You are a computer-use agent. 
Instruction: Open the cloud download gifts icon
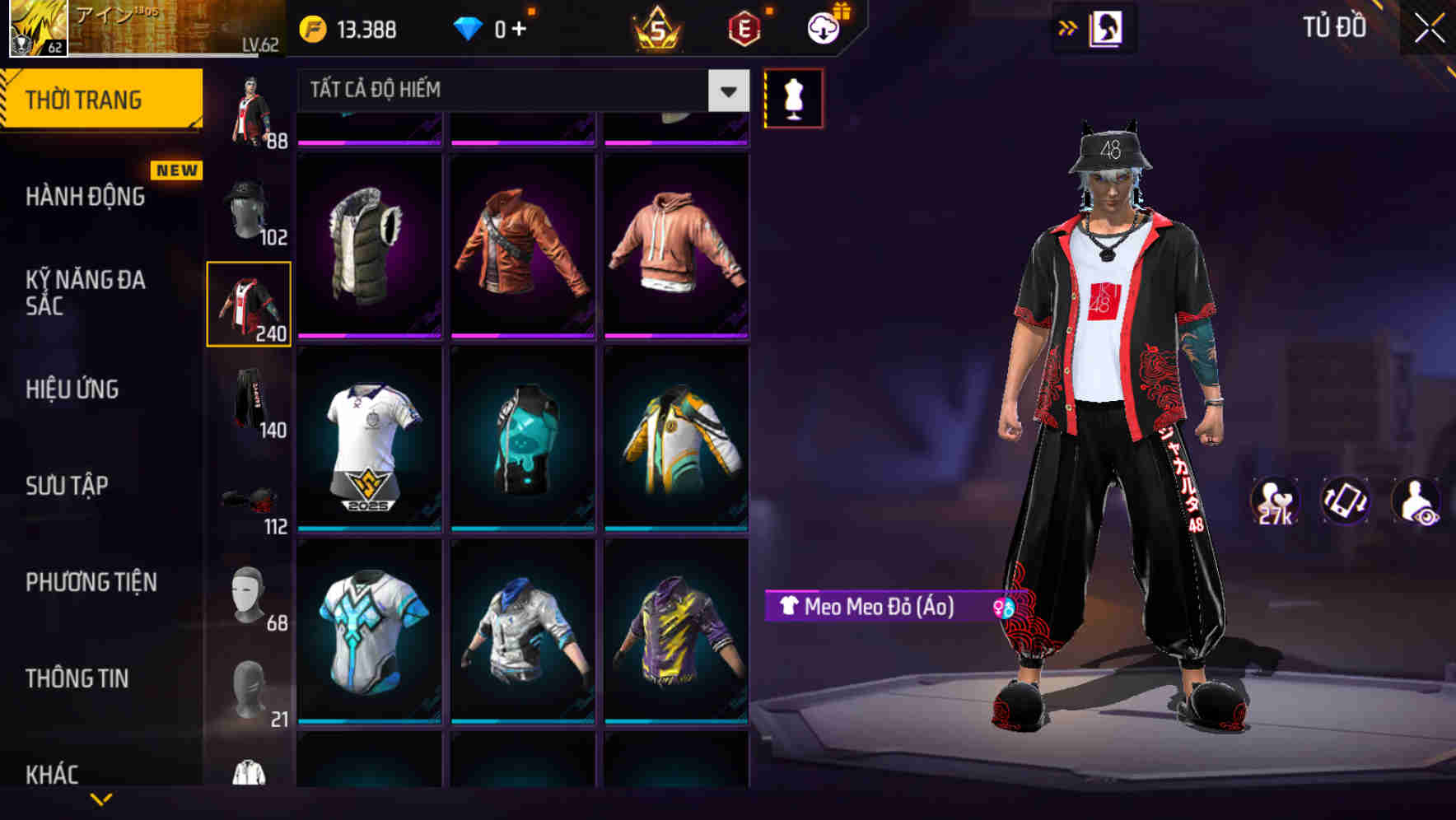(823, 28)
